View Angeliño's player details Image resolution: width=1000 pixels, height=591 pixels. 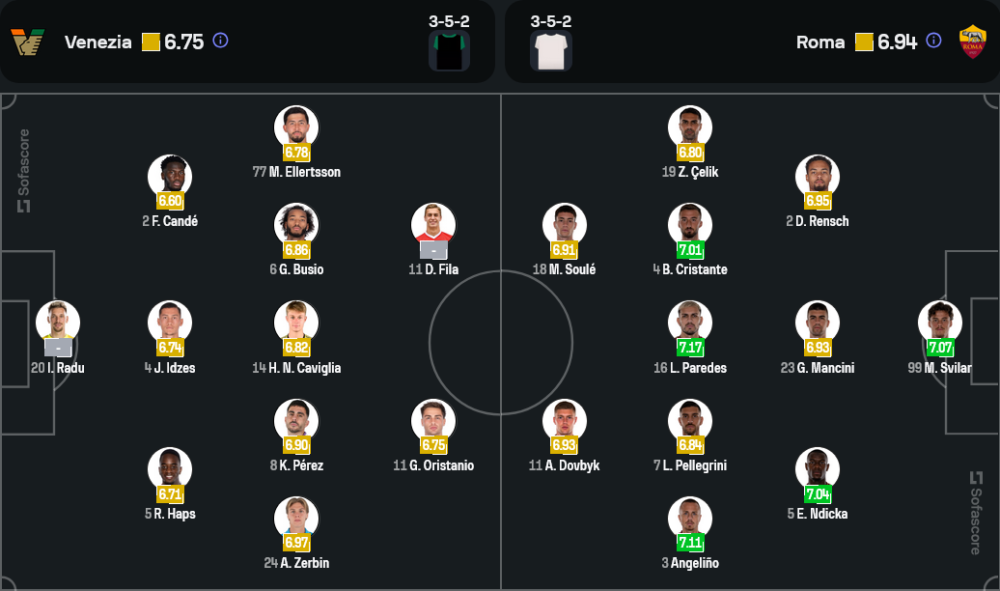pyautogui.click(x=690, y=519)
